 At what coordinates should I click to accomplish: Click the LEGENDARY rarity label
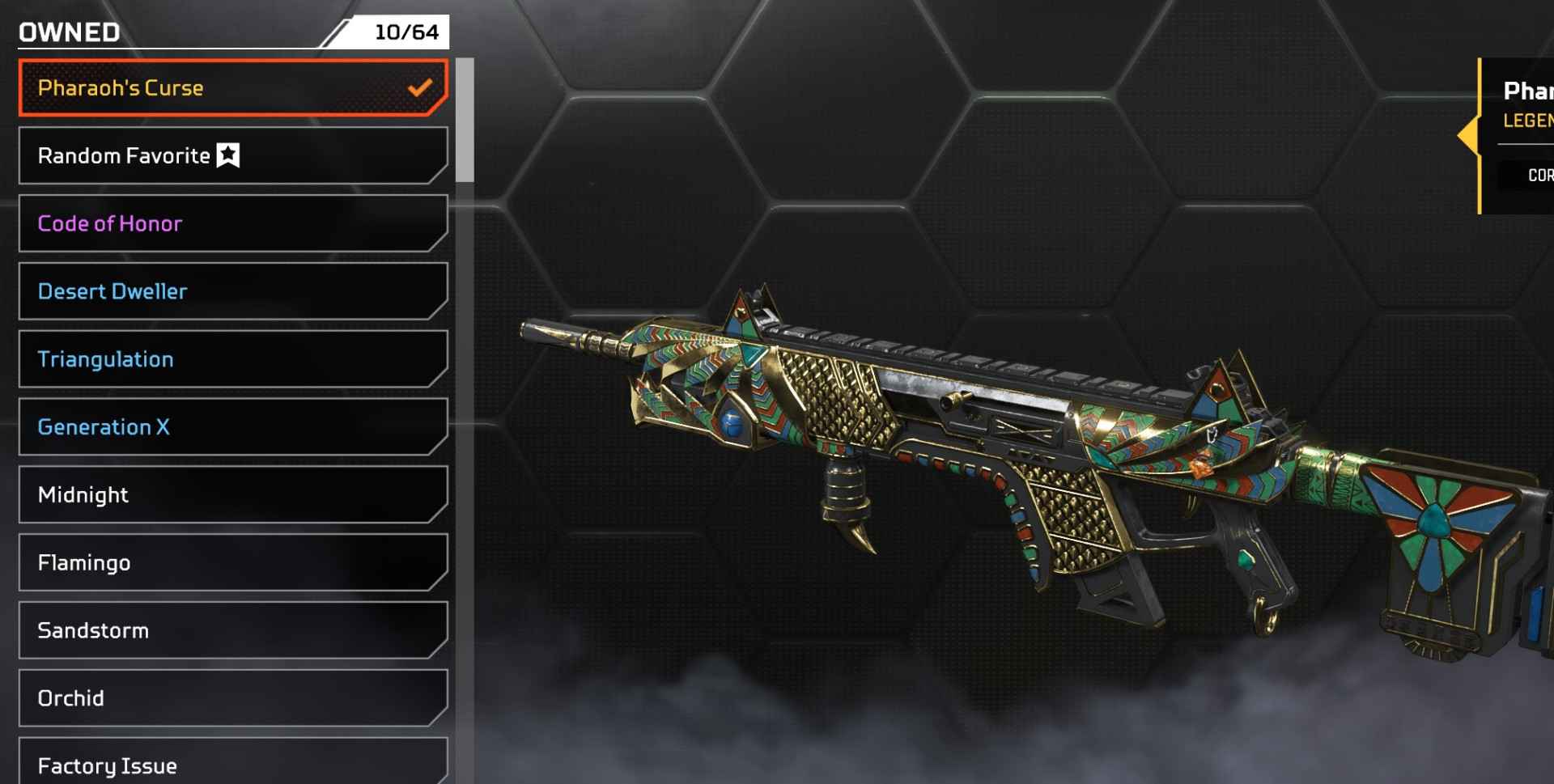point(1532,120)
